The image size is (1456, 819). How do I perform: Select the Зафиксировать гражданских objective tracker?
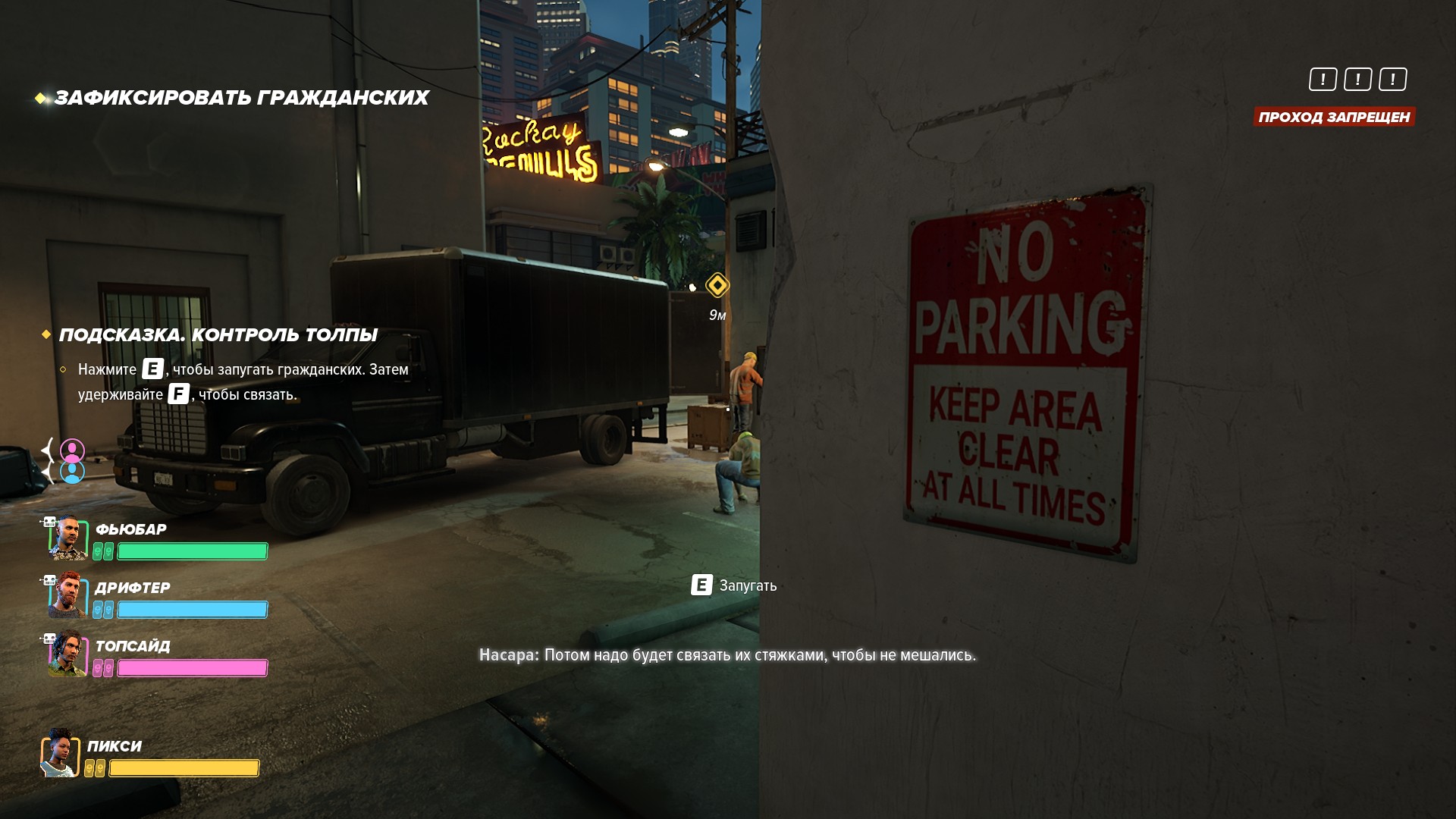[x=241, y=98]
